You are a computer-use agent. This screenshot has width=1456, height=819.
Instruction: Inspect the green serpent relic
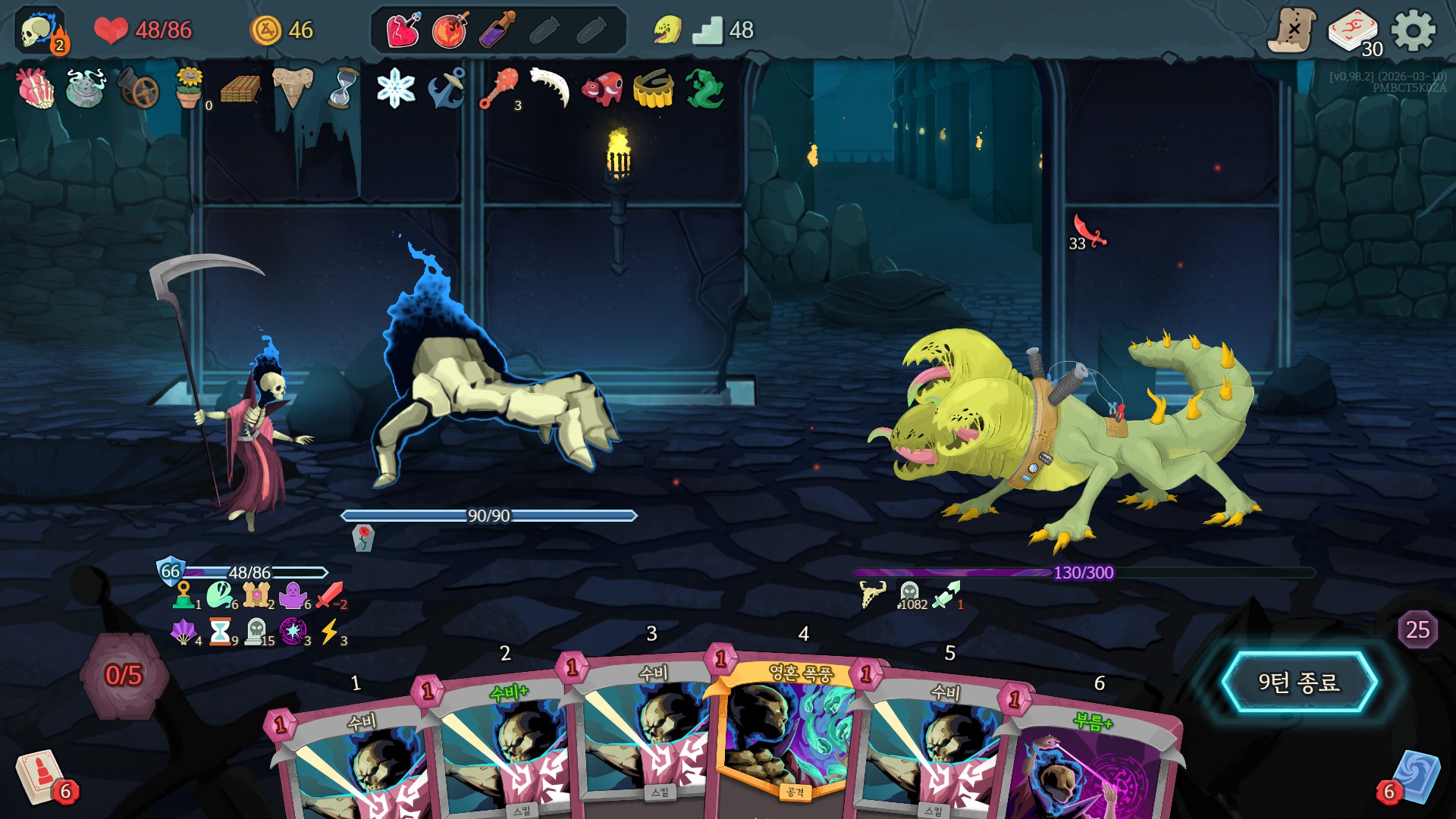[704, 89]
